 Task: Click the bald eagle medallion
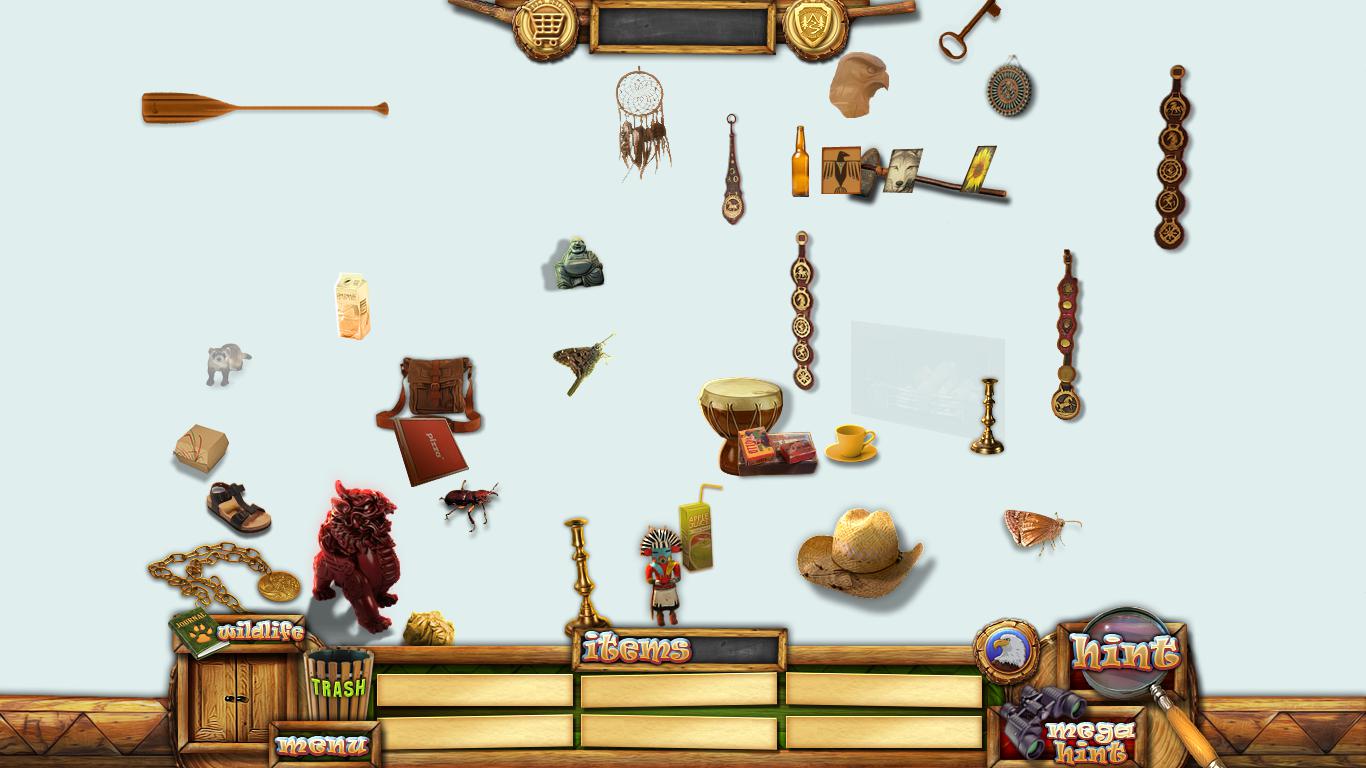(x=1004, y=651)
